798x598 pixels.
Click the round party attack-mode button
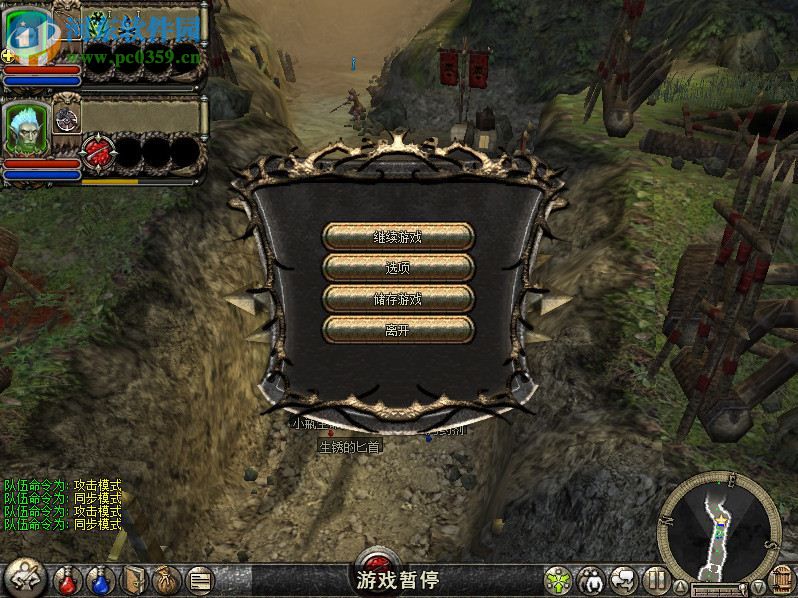point(24,578)
